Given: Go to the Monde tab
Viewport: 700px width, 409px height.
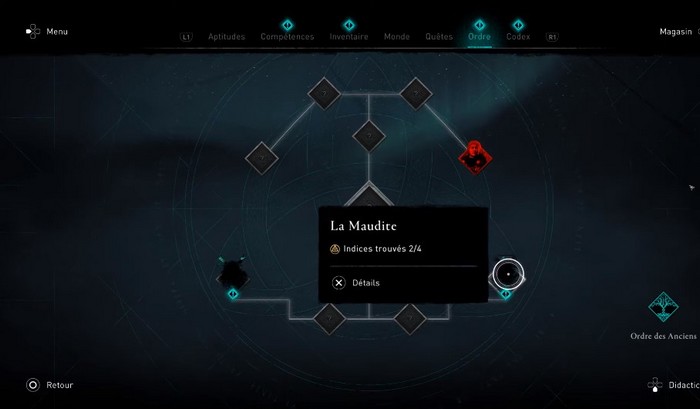Looking at the screenshot, I should [397, 37].
